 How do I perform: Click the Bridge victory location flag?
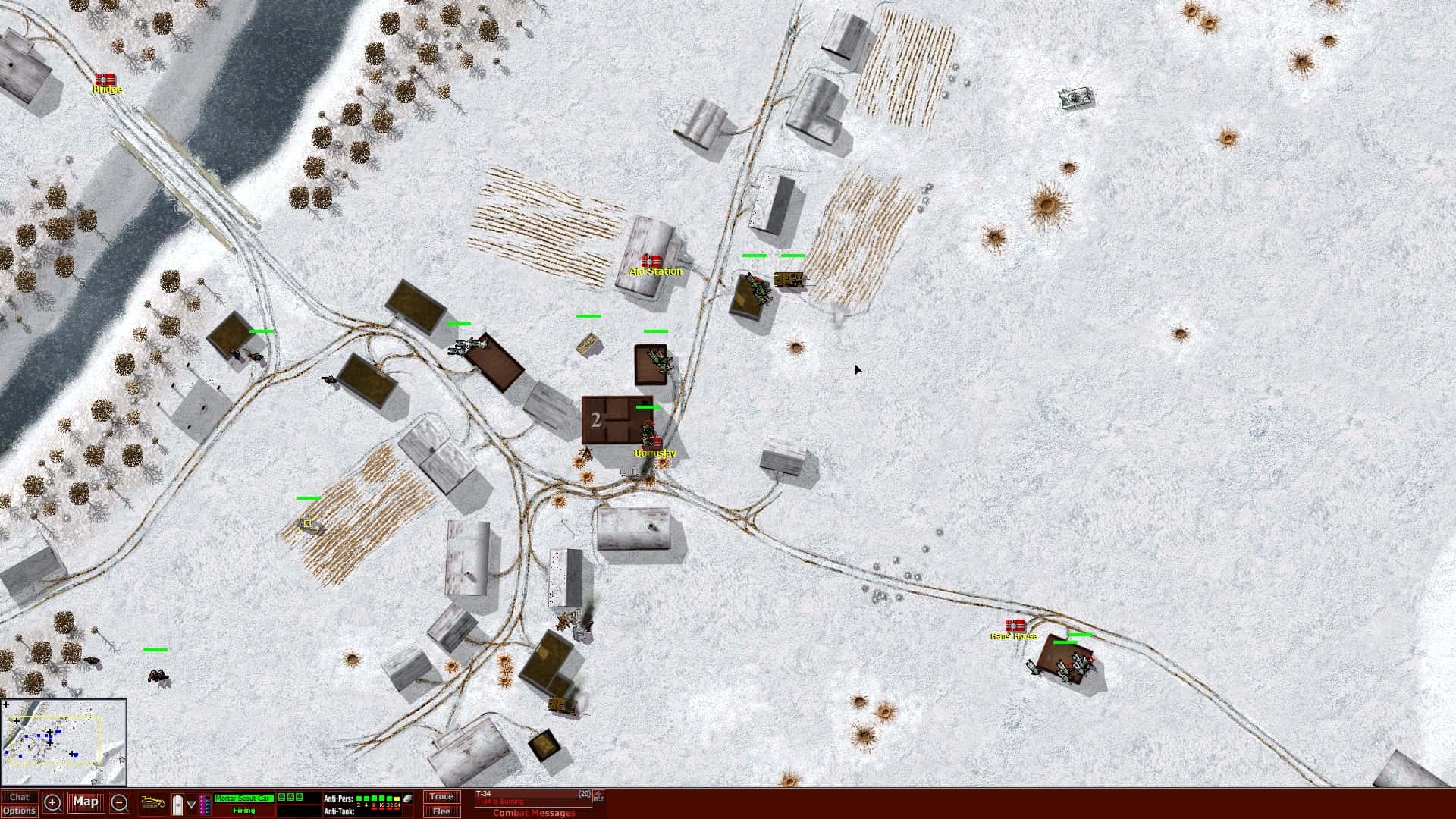[104, 79]
